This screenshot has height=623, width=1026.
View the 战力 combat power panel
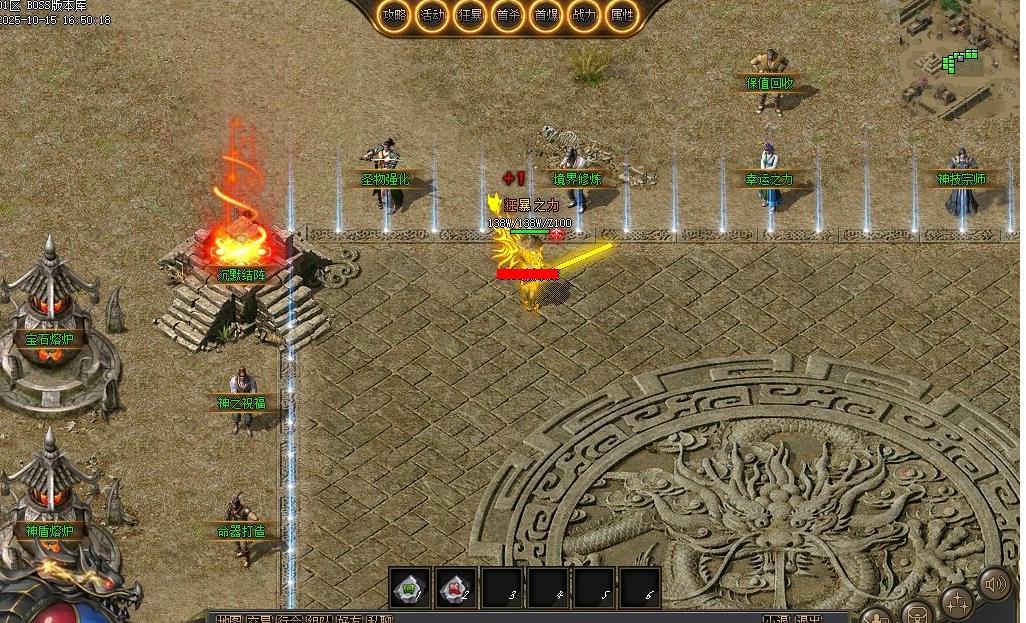pyautogui.click(x=584, y=16)
